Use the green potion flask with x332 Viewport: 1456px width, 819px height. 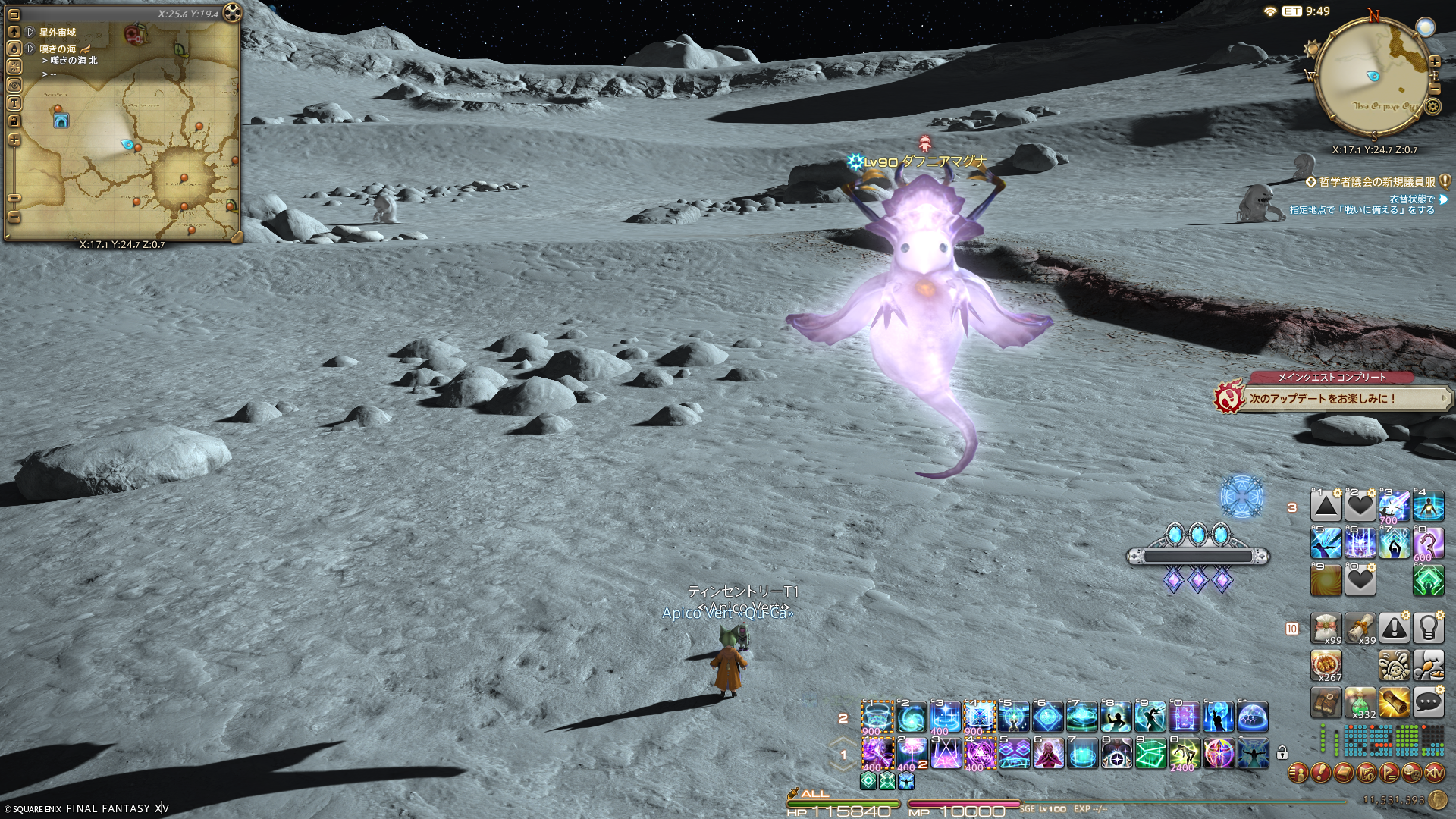tap(1360, 703)
